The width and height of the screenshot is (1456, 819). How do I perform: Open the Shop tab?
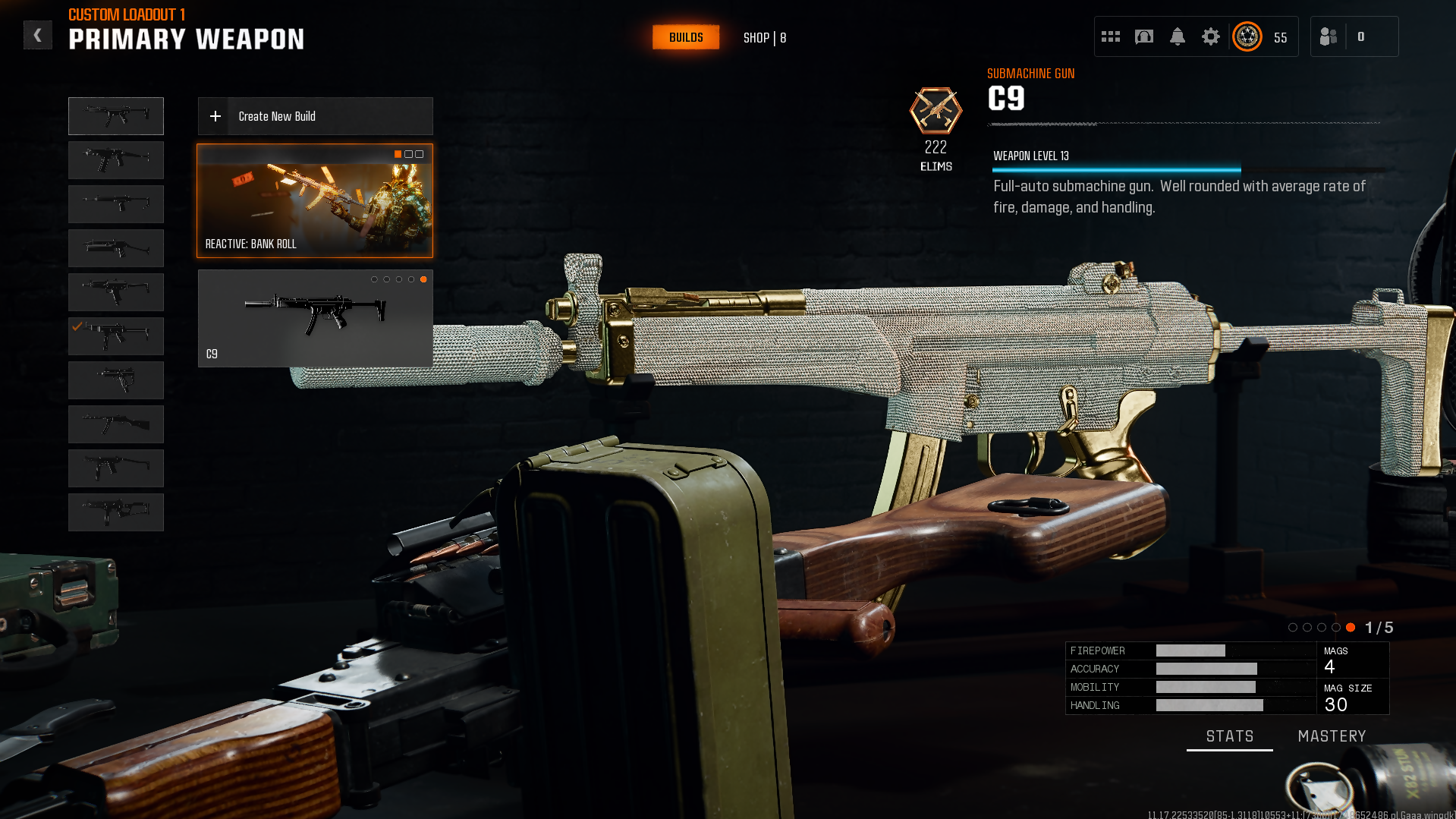pyautogui.click(x=764, y=37)
